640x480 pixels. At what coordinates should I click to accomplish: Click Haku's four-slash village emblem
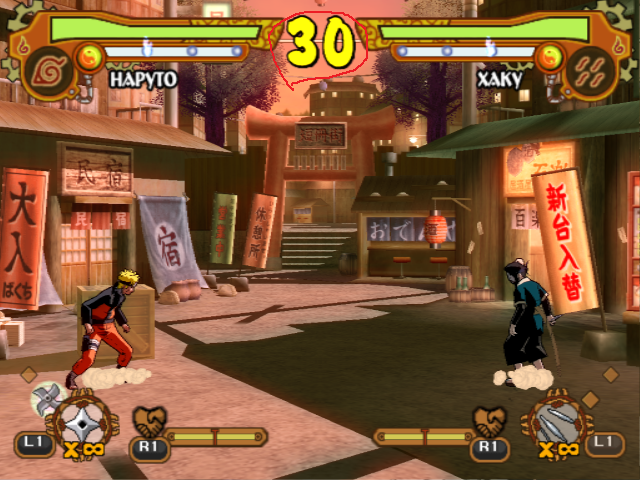pos(594,68)
